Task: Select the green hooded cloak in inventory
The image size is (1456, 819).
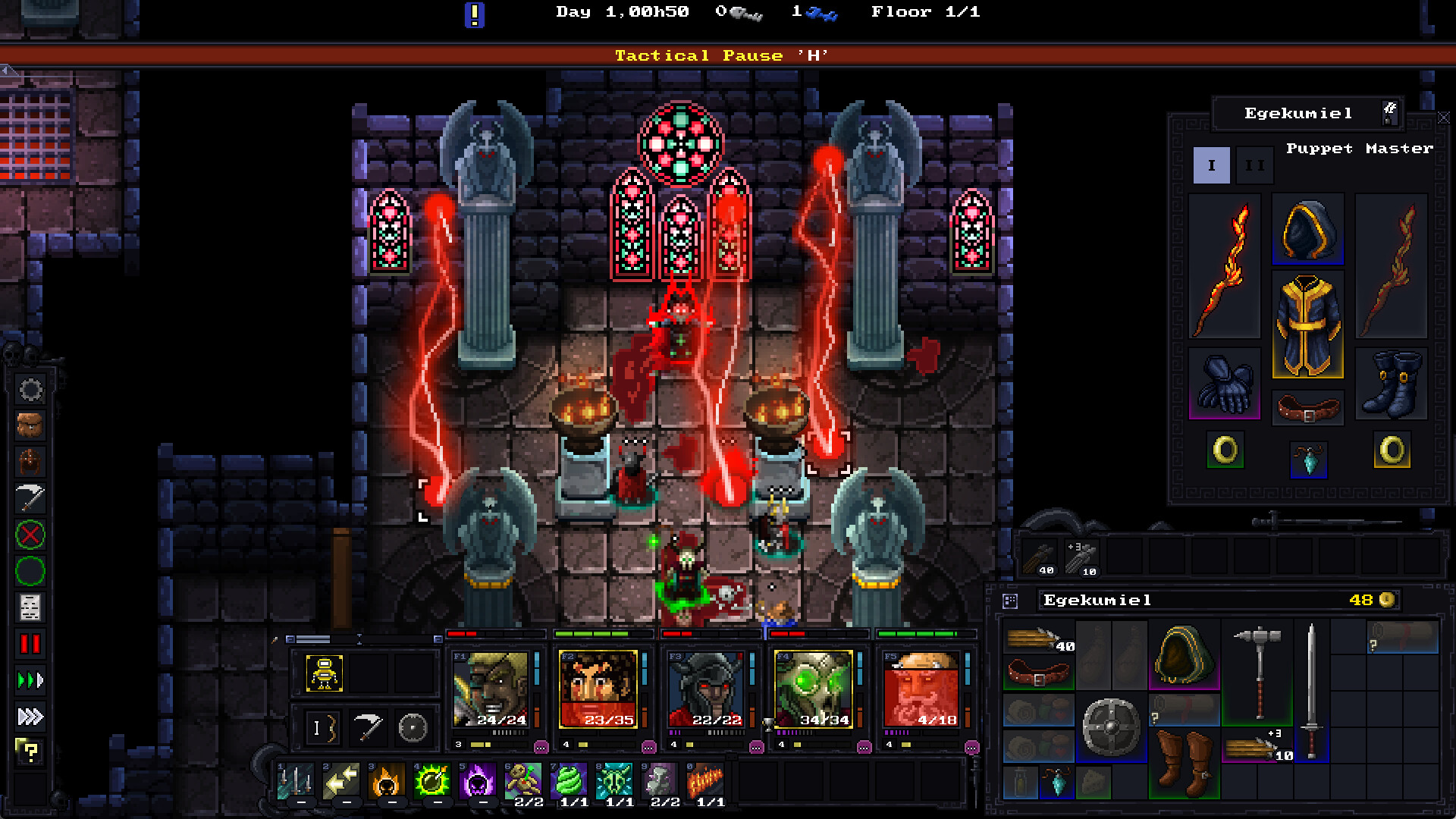Action: (1183, 654)
